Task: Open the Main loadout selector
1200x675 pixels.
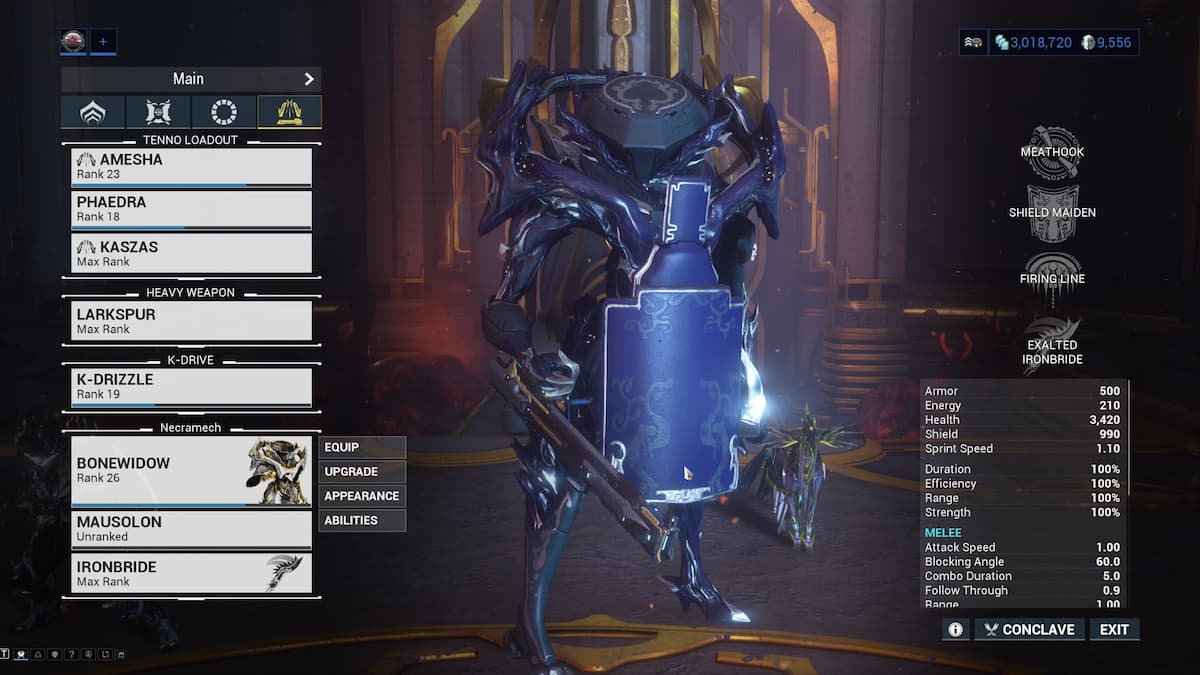Action: pos(190,79)
